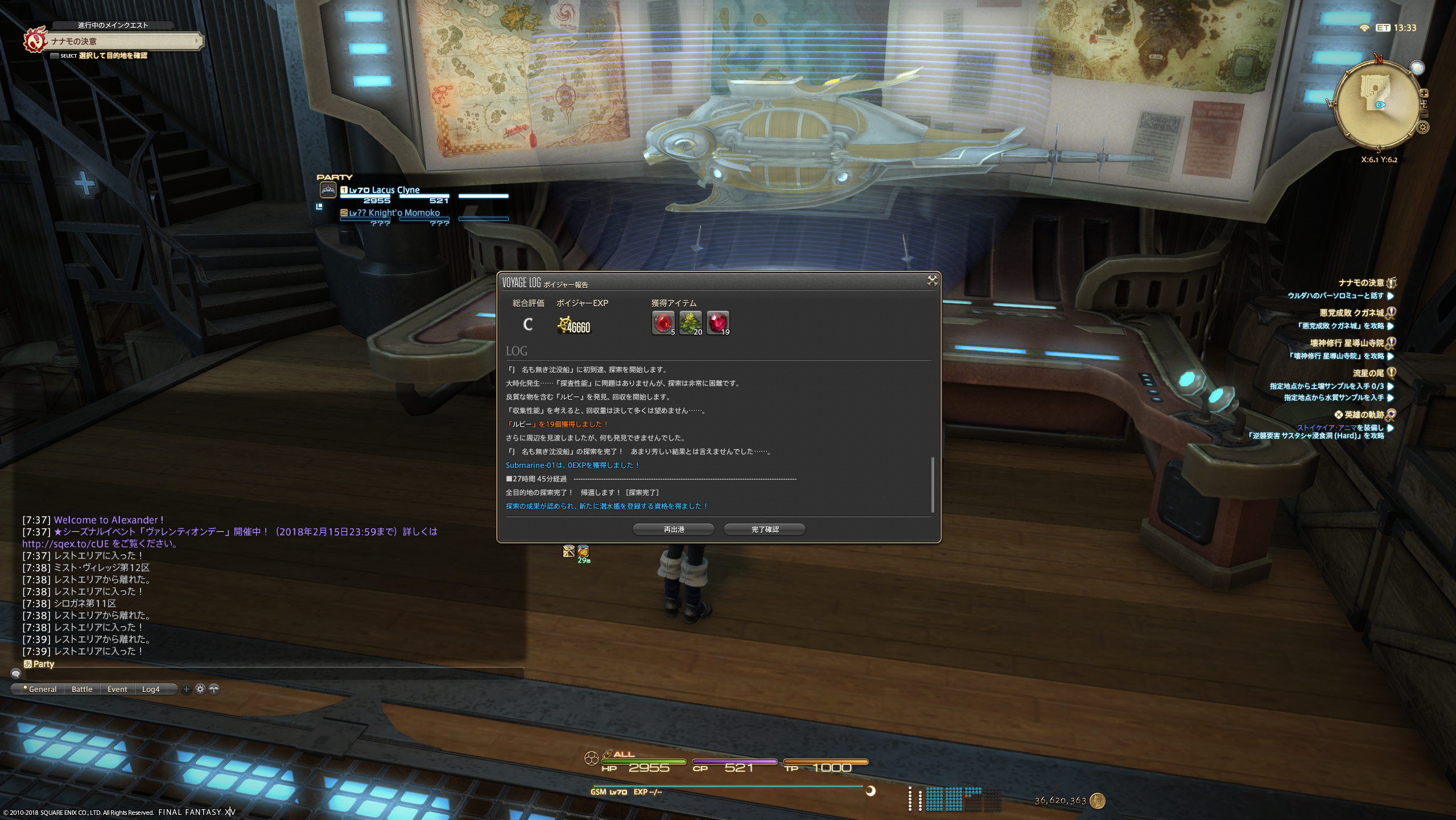Select the ruby item with quantity 19

pos(717,323)
